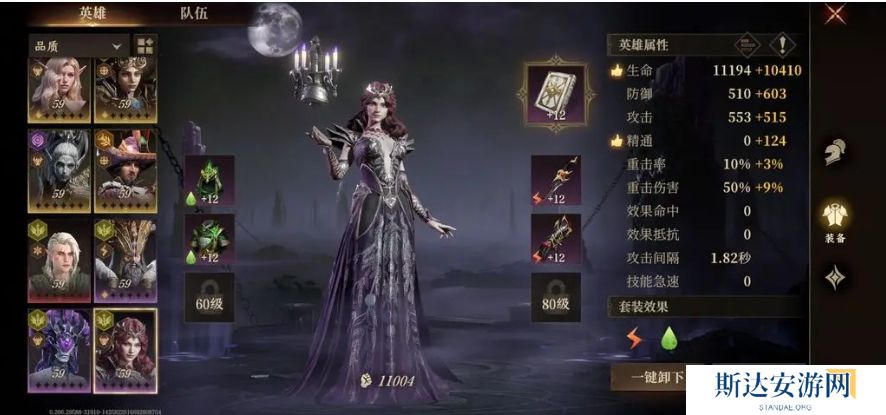
Task: Open the helmet icon side tab
Action: [x=835, y=152]
